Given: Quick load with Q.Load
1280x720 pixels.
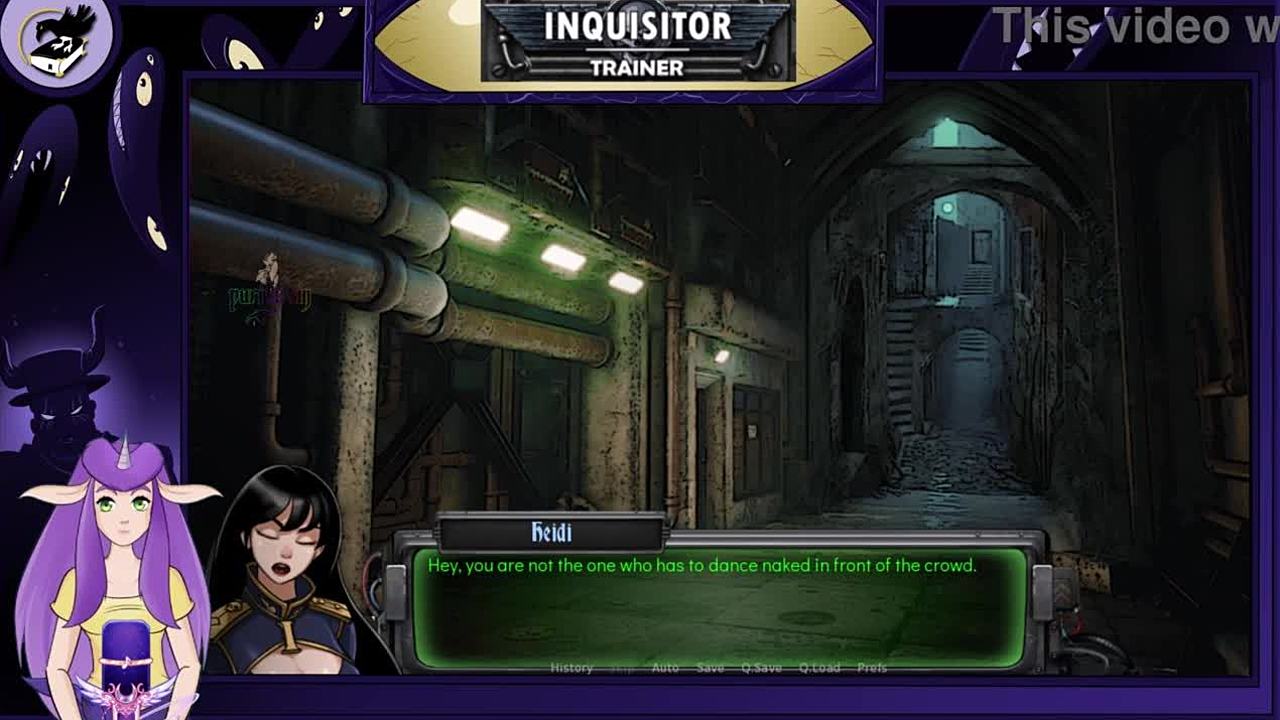Looking at the screenshot, I should coord(819,668).
